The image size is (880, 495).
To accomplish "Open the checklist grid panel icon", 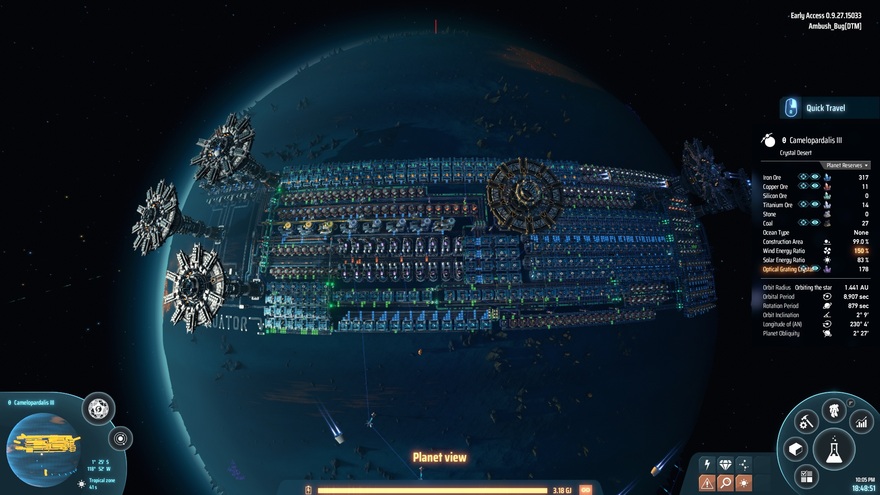I will 805,478.
